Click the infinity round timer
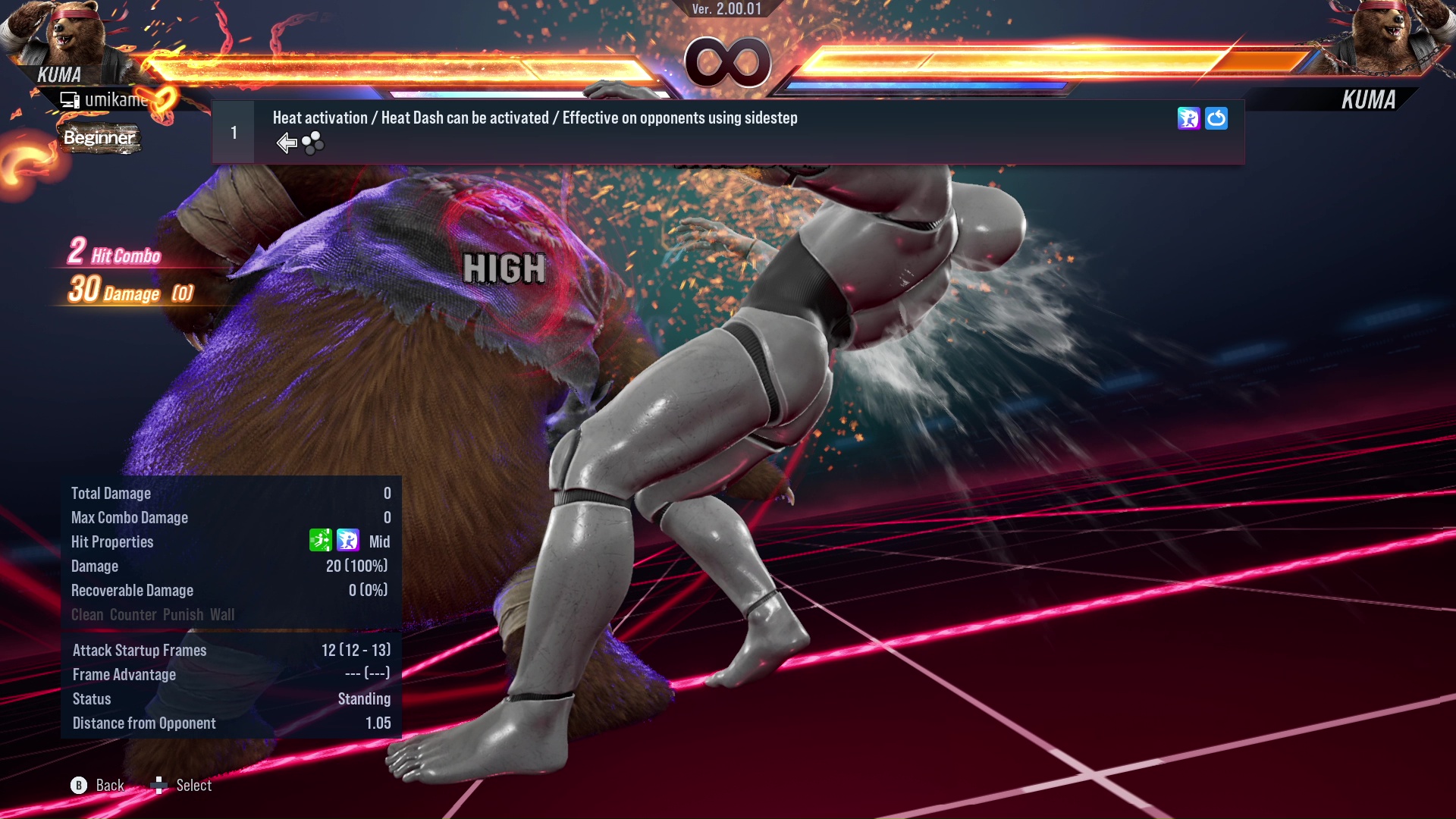Image resolution: width=1456 pixels, height=819 pixels. tap(728, 62)
